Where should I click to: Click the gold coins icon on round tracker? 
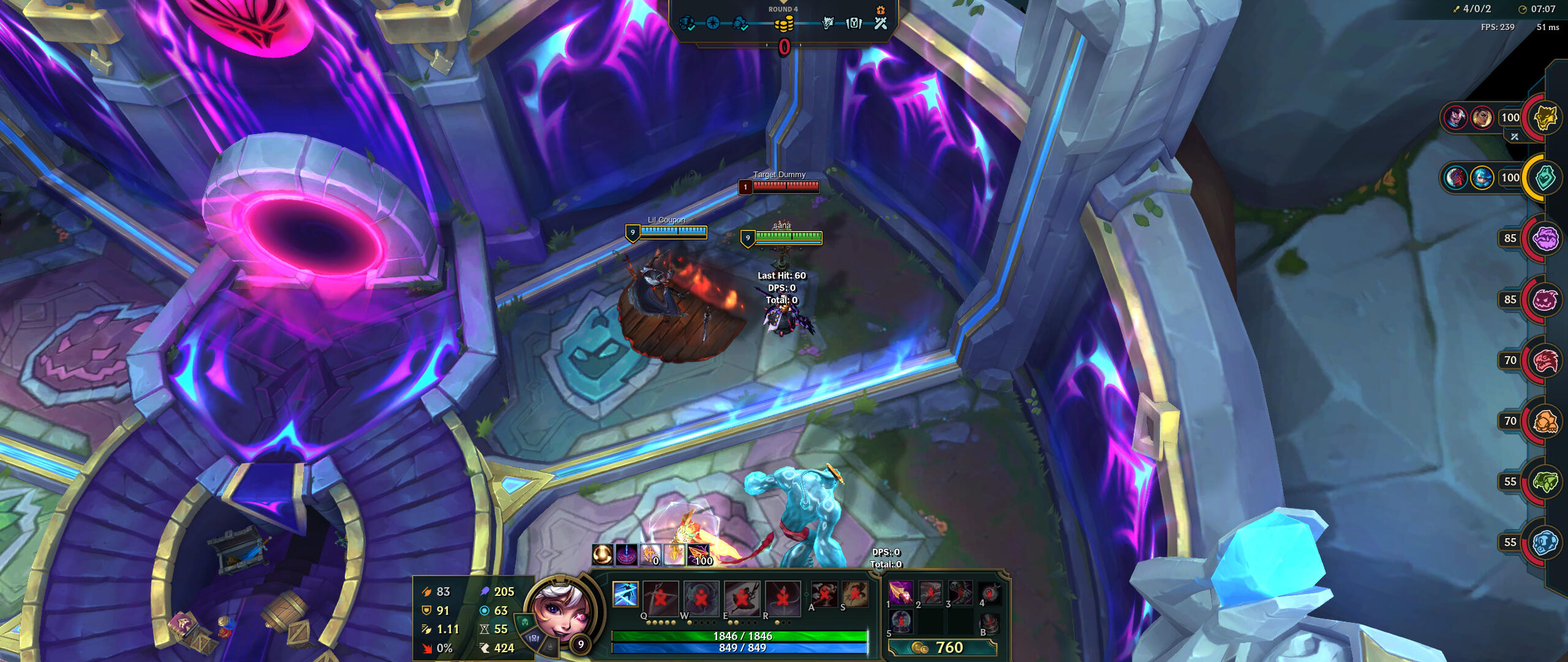pyautogui.click(x=783, y=25)
